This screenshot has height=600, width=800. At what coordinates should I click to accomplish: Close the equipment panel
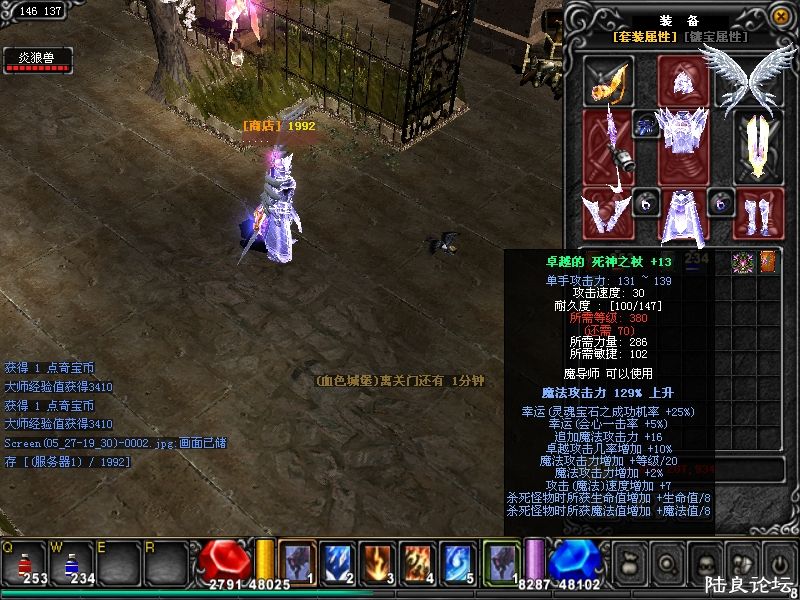click(780, 16)
